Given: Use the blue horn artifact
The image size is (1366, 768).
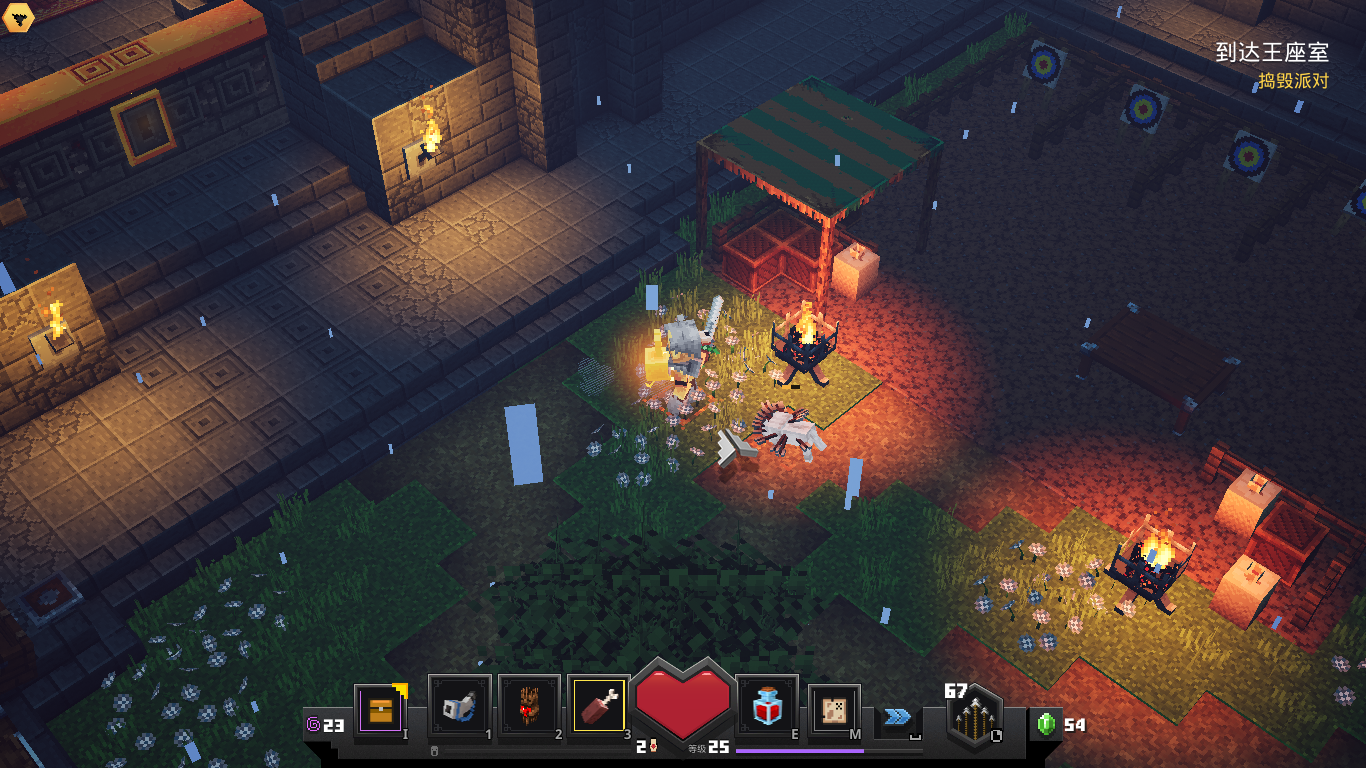Looking at the screenshot, I should point(459,707).
